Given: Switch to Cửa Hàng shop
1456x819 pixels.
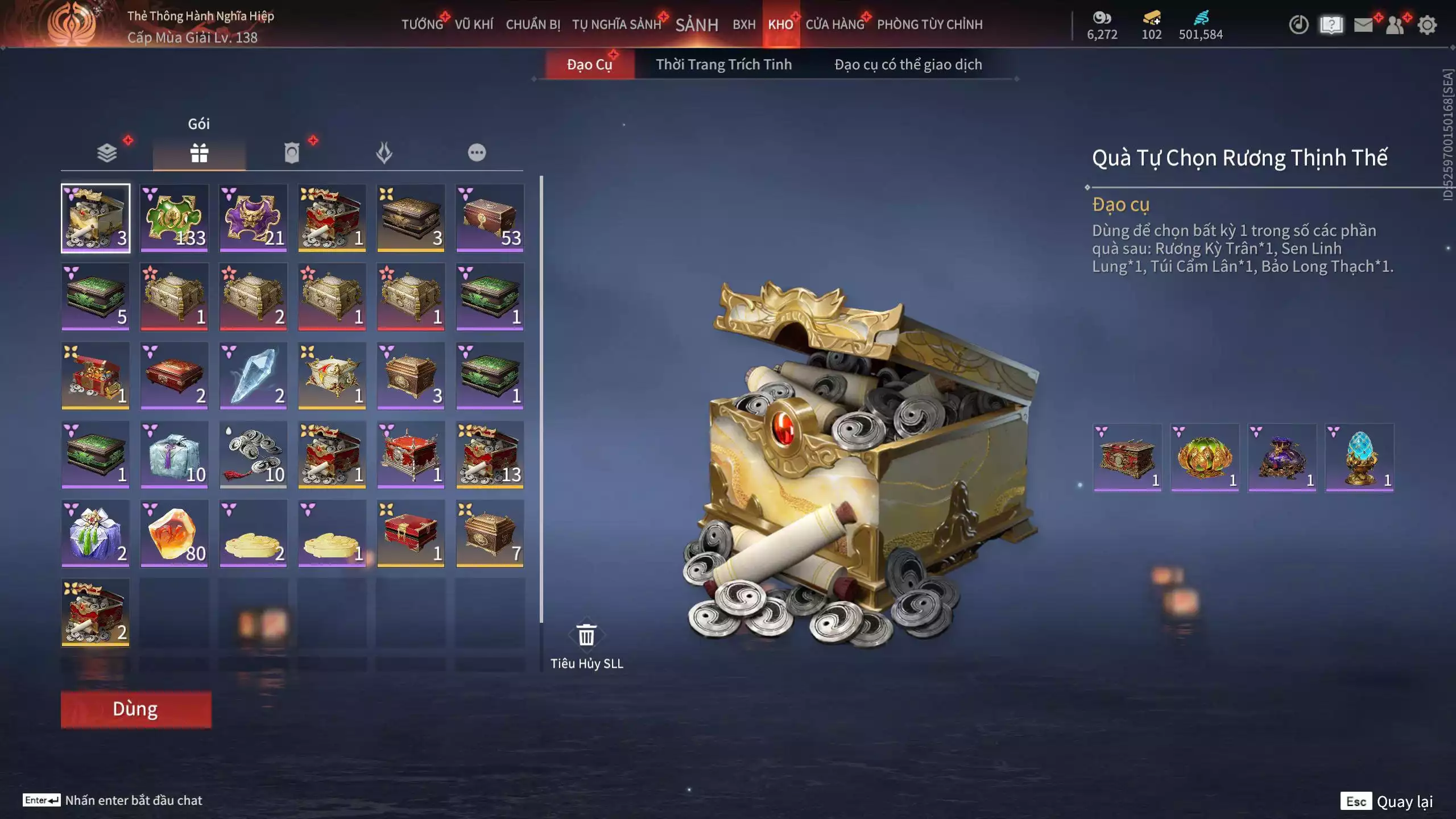Looking at the screenshot, I should pyautogui.click(x=834, y=24).
